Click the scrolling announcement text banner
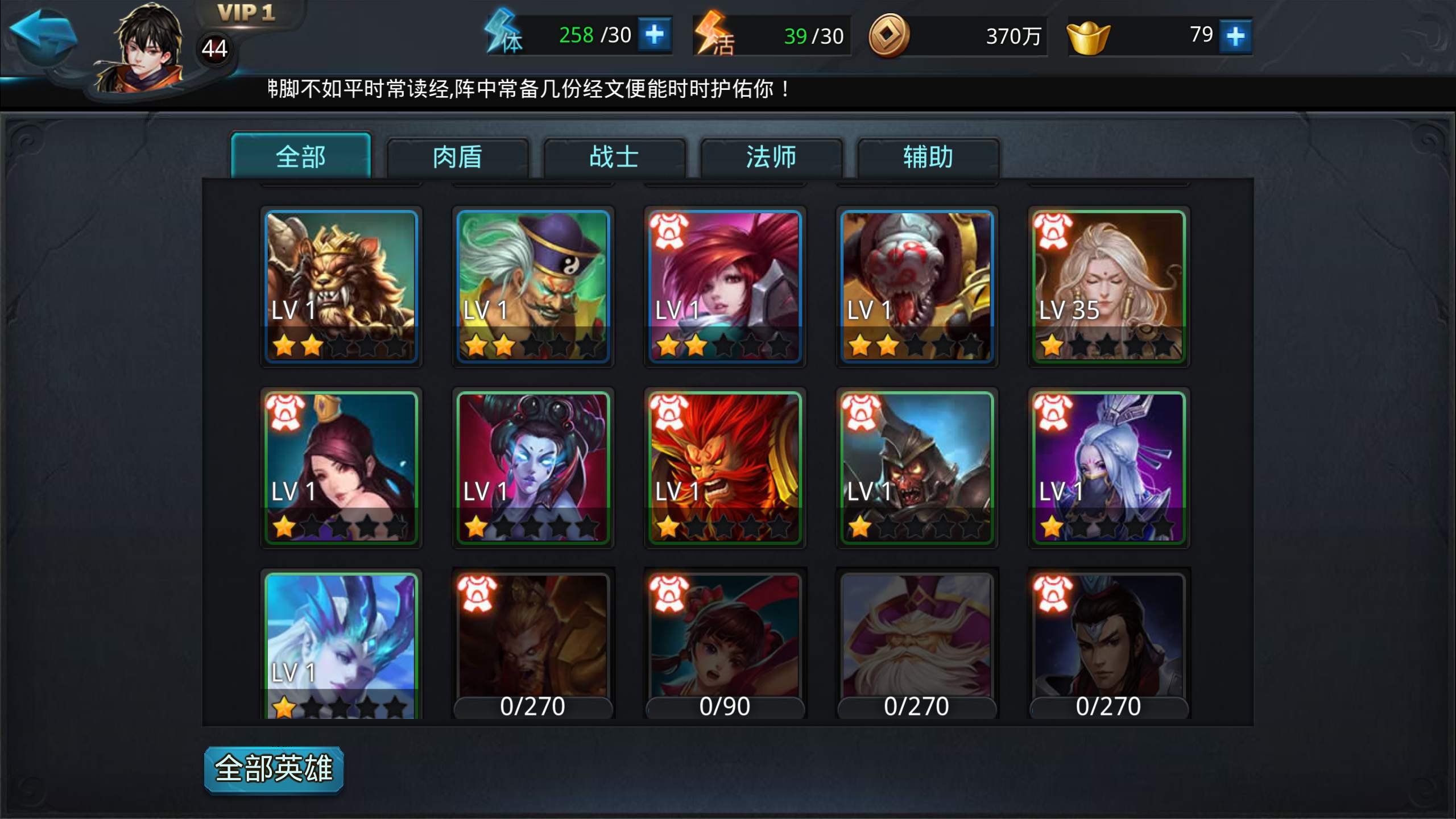 529,88
